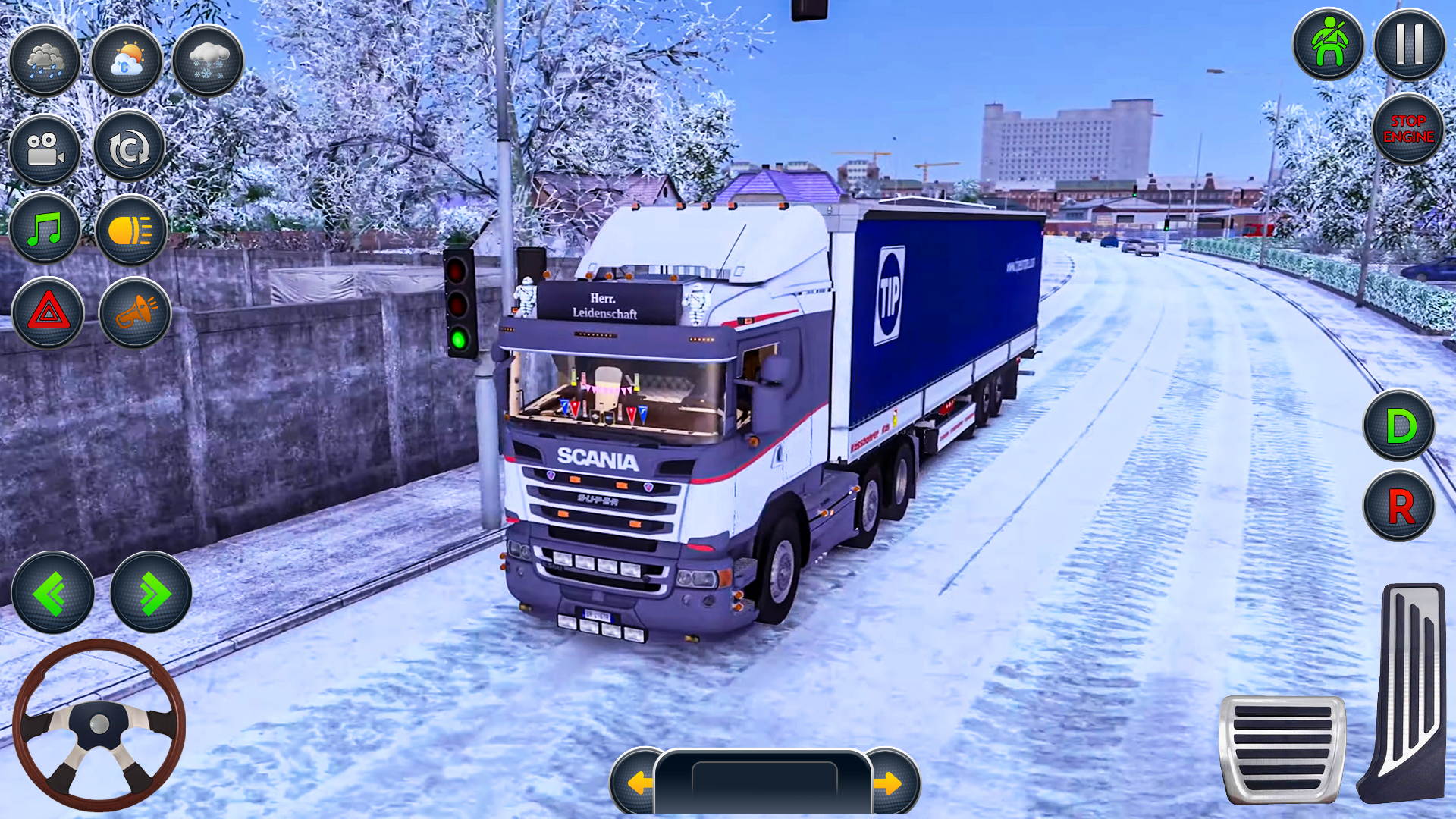Toggle Stop Engine
Viewport: 1456px width, 819px height.
[1408, 130]
